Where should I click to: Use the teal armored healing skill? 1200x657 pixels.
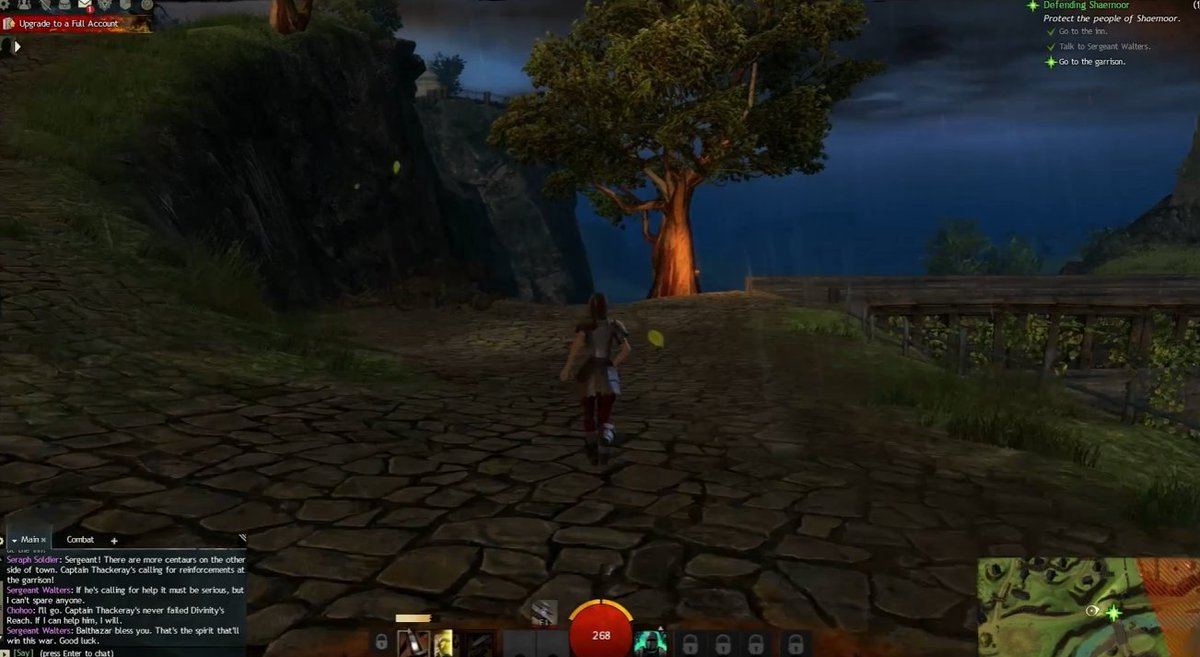tap(649, 643)
